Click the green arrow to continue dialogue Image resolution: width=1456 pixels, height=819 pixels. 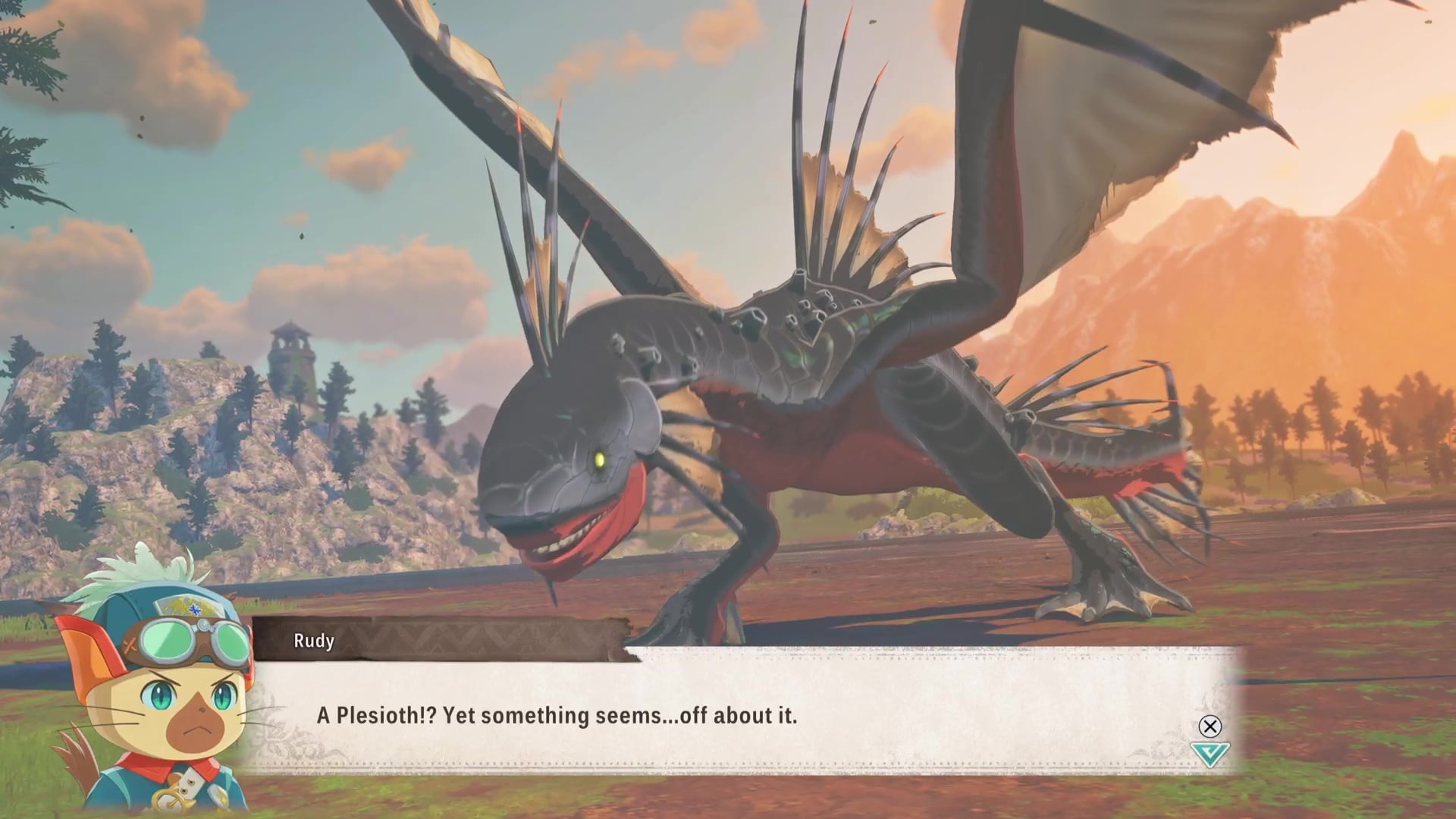click(1210, 754)
